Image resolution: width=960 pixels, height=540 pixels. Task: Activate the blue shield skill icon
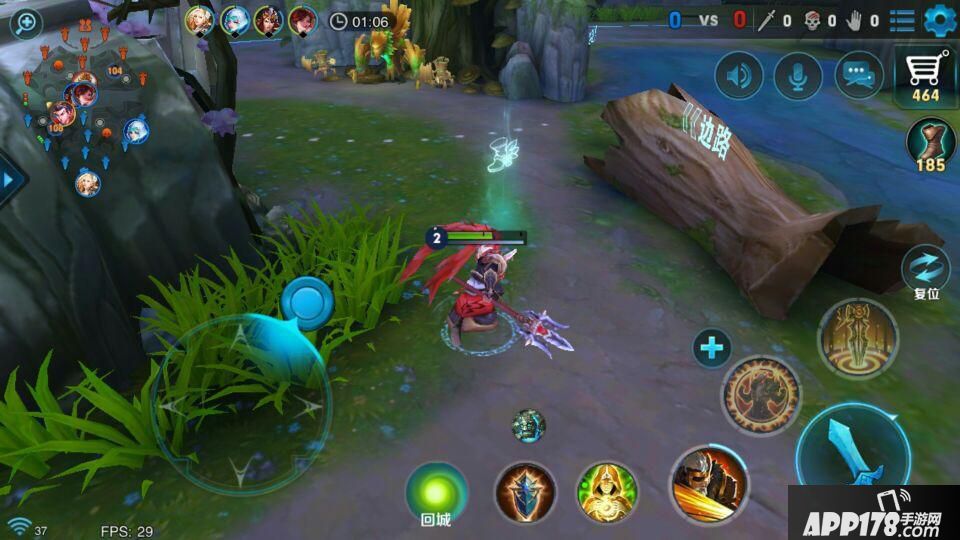pos(526,492)
